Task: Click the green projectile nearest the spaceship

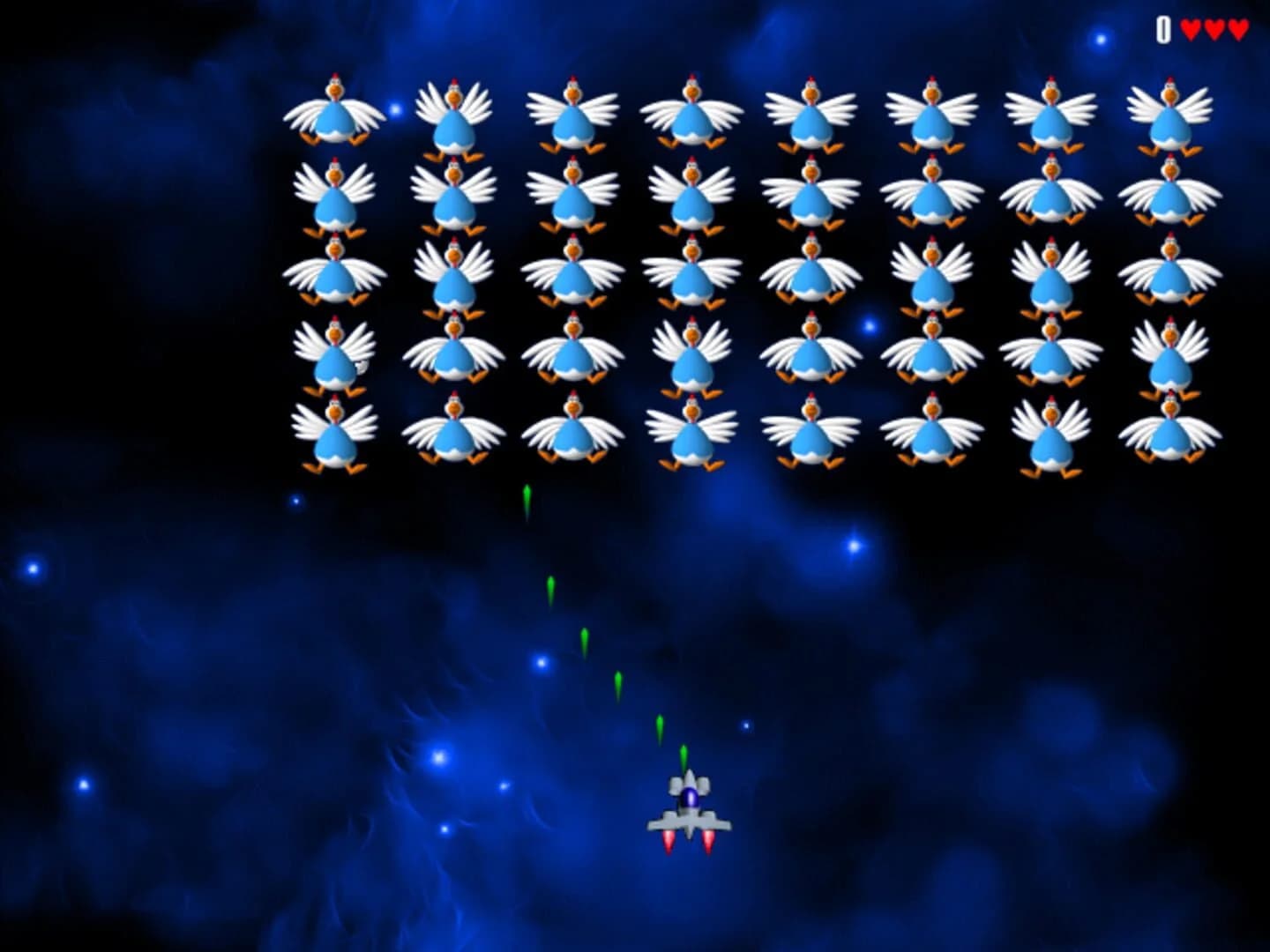Action: [x=684, y=754]
